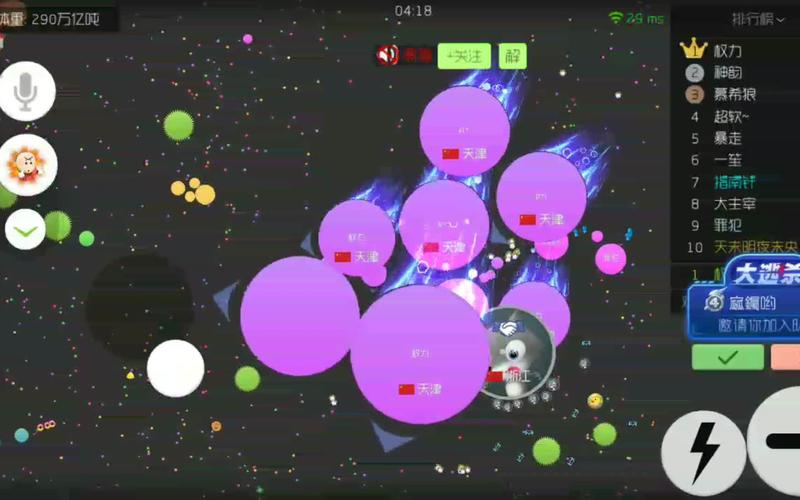The height and width of the screenshot is (500, 800).
Task: Click the green 解 button
Action: click(x=513, y=56)
